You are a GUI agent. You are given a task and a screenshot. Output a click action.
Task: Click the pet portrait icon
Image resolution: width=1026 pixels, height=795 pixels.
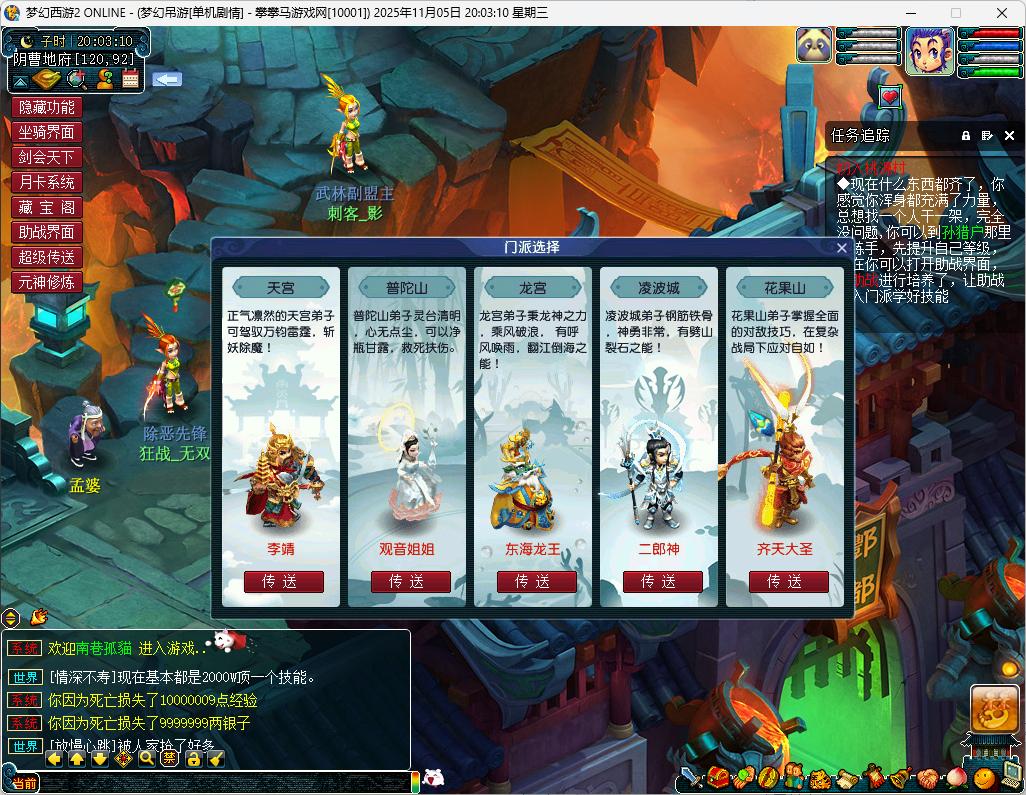814,46
